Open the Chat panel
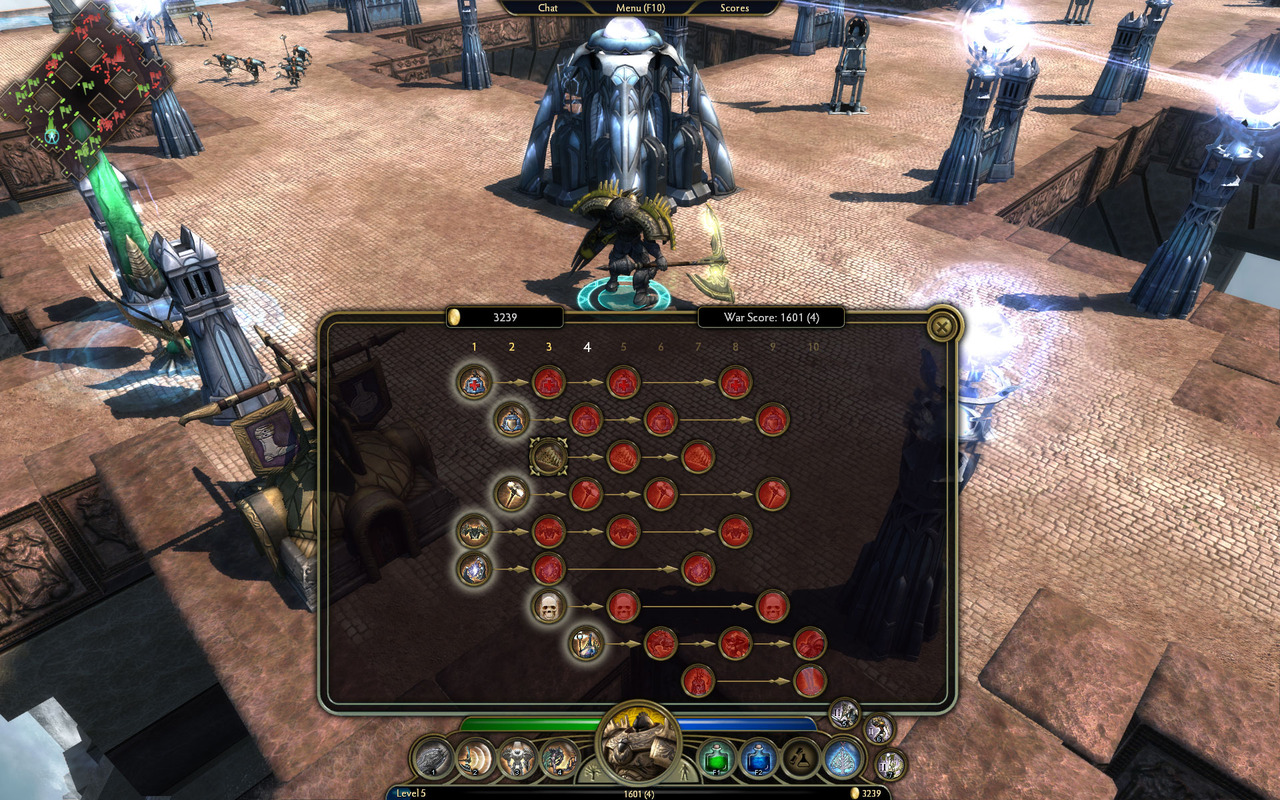1280x800 pixels. [547, 8]
